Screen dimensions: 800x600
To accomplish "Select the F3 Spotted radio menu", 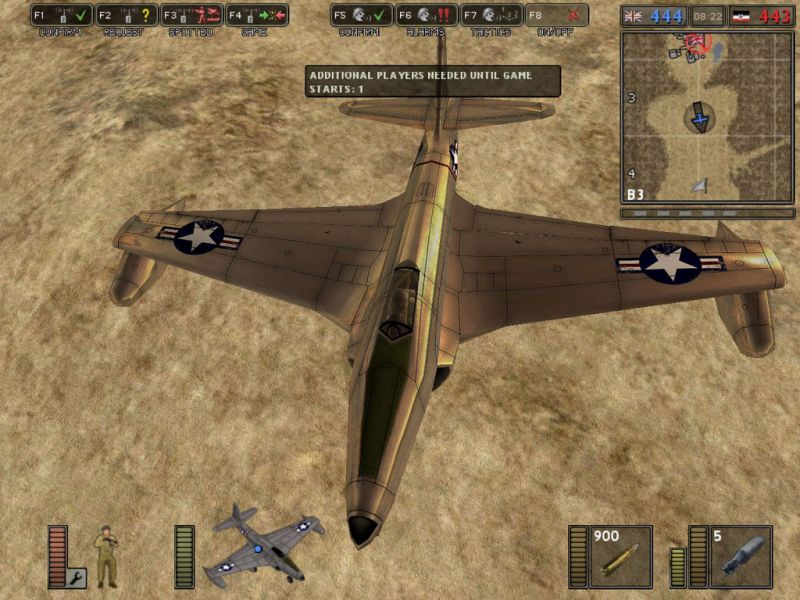I will click(x=192, y=15).
